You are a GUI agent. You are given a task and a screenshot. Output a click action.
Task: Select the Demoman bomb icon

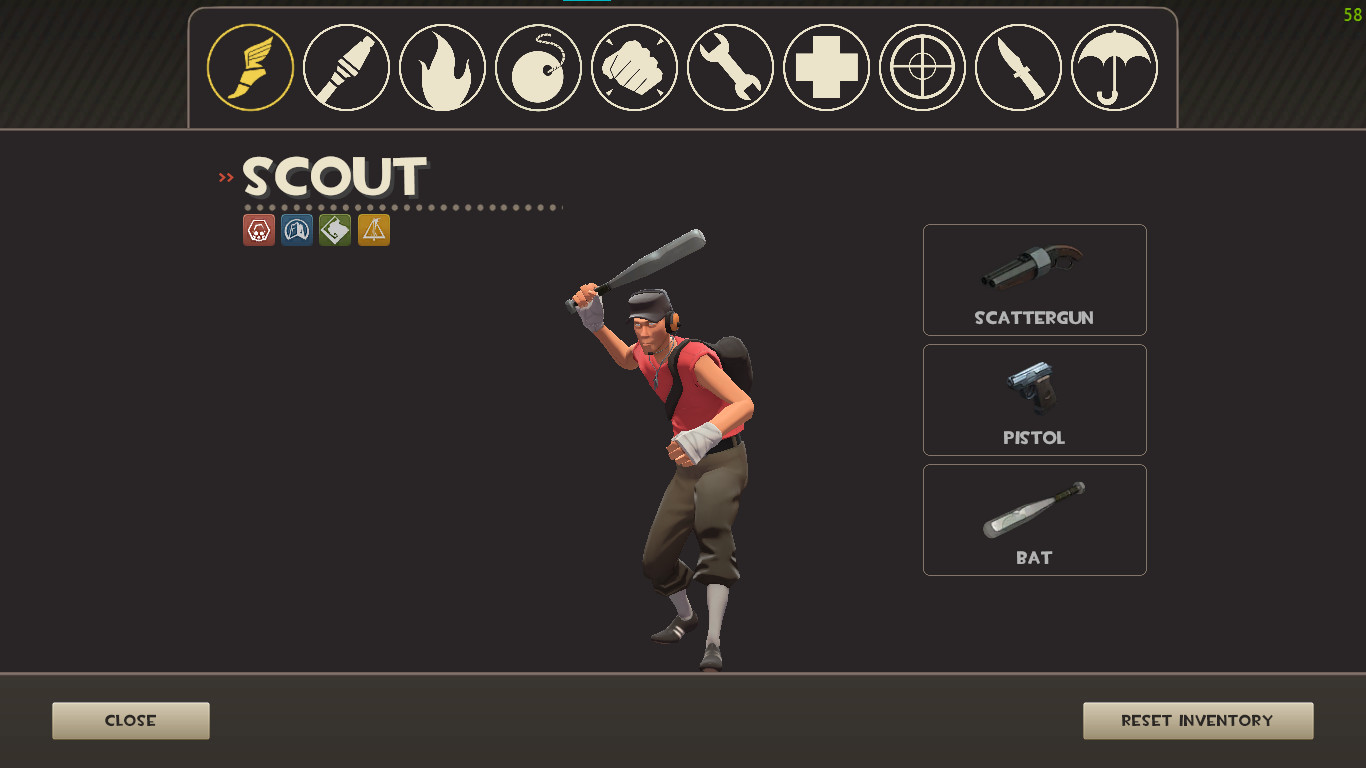pyautogui.click(x=537, y=66)
